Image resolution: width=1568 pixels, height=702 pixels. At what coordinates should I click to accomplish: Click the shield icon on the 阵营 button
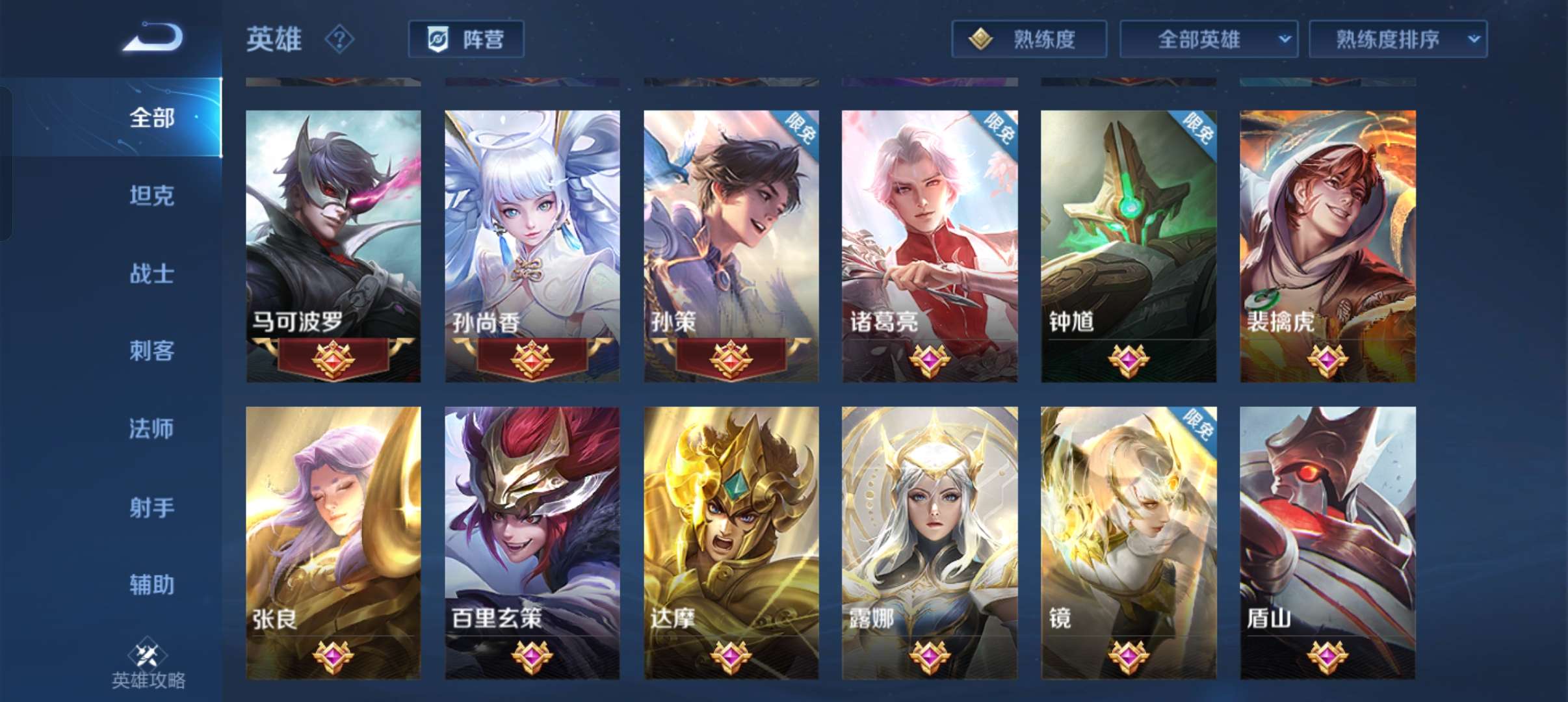point(439,39)
